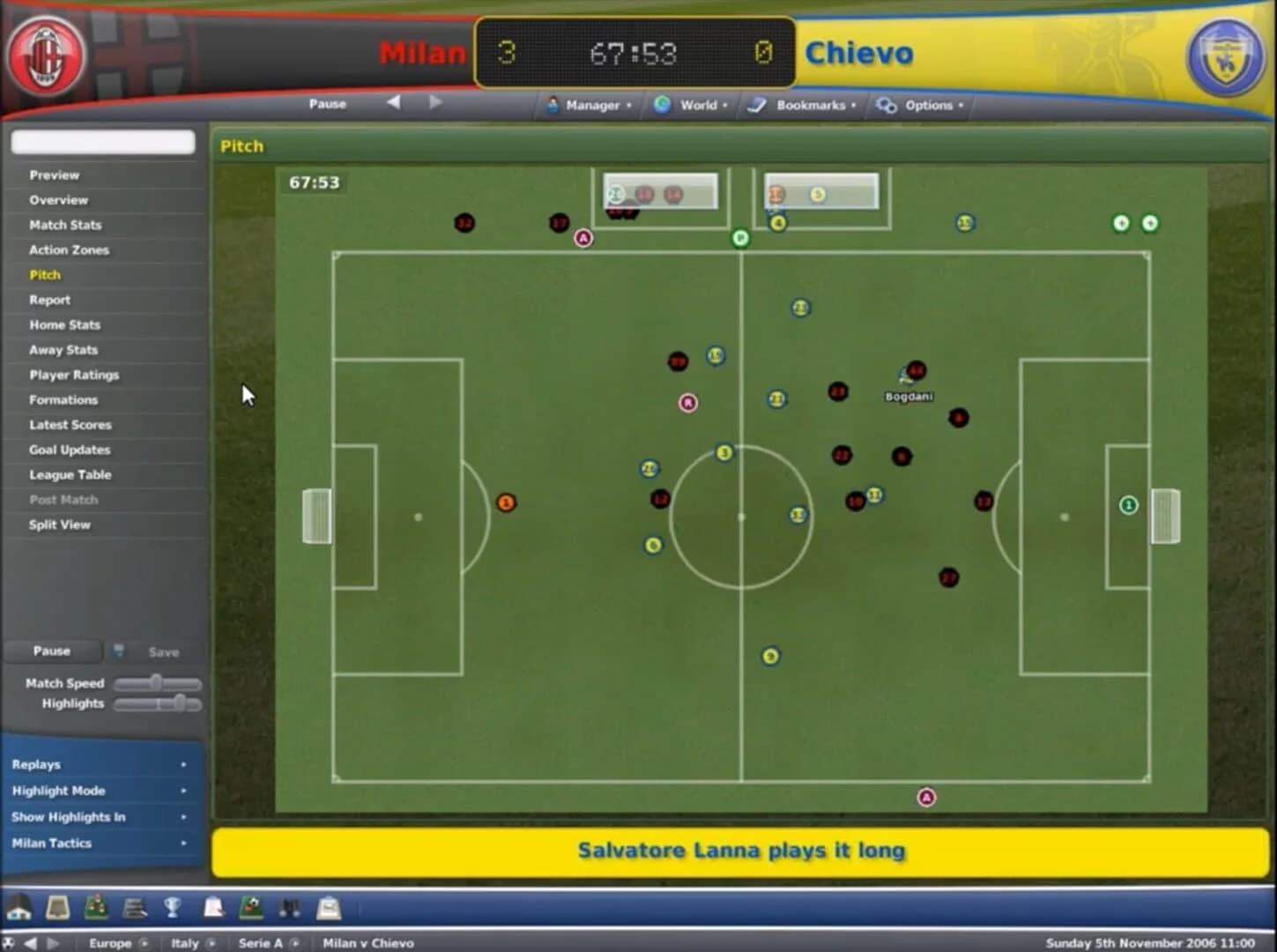Select the tactics board icon
The height and width of the screenshot is (952, 1277).
(x=94, y=906)
